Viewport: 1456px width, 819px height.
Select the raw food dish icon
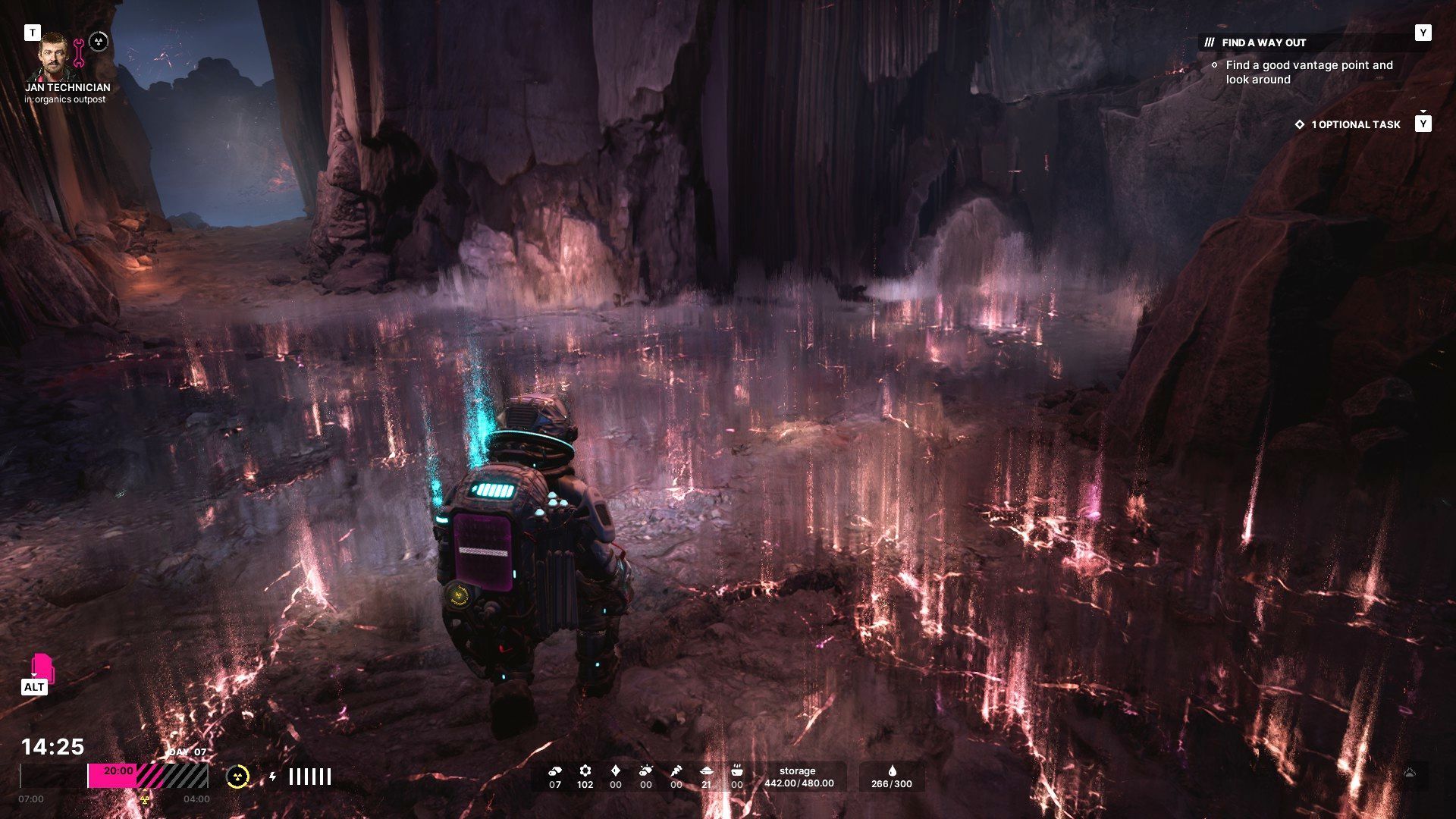click(706, 770)
